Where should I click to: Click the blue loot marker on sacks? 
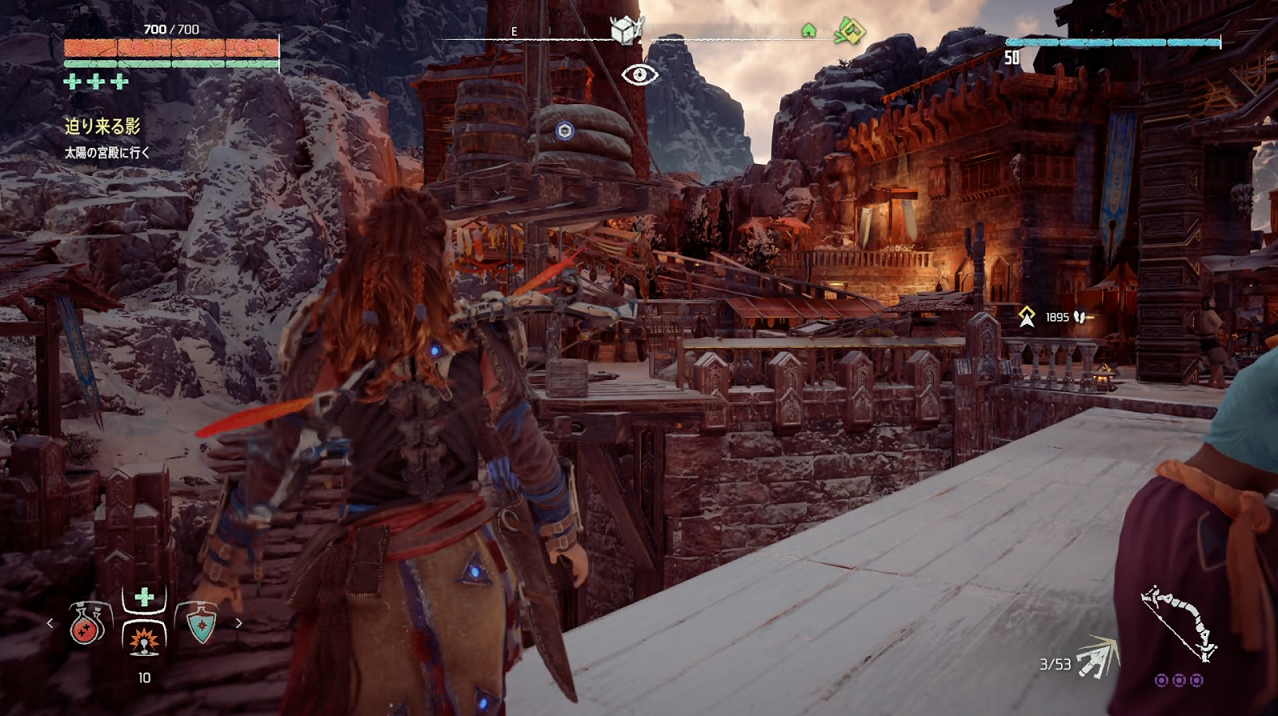click(565, 131)
